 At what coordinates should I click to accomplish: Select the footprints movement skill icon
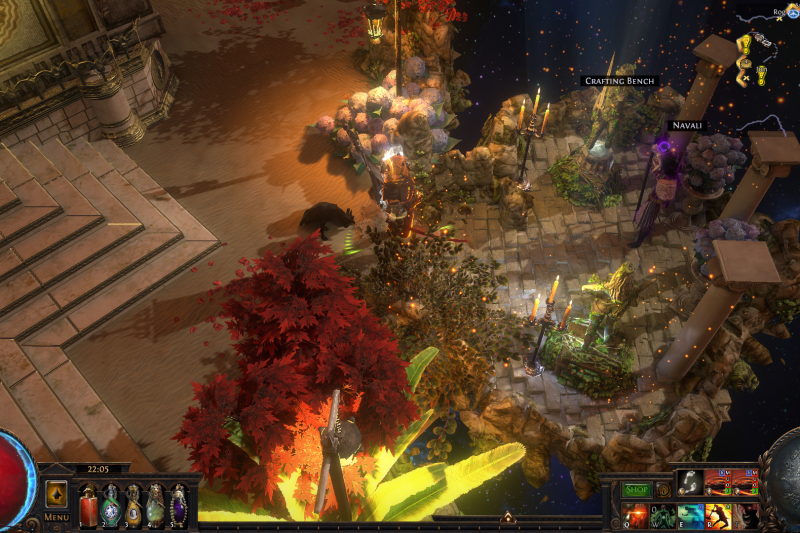689,483
